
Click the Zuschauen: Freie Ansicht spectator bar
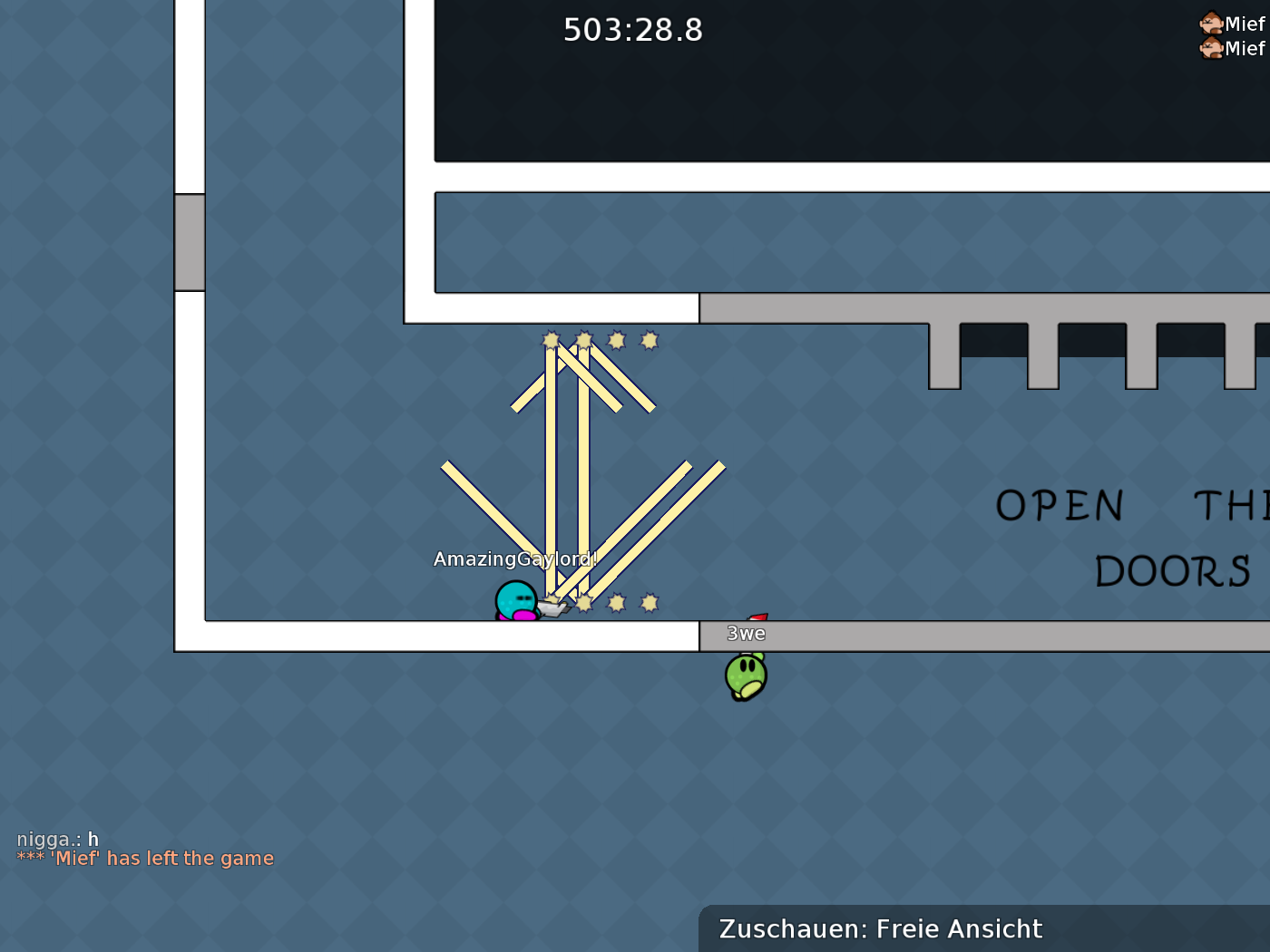tap(880, 928)
